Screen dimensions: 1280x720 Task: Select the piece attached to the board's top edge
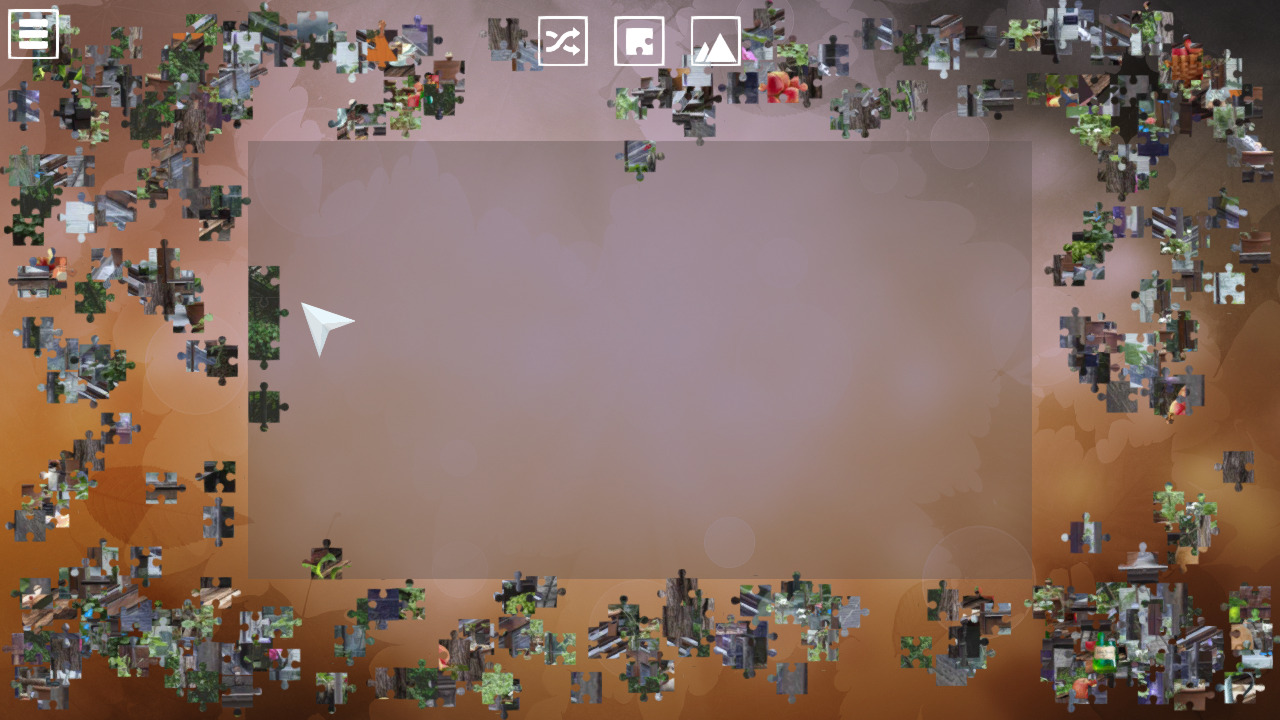tap(640, 155)
